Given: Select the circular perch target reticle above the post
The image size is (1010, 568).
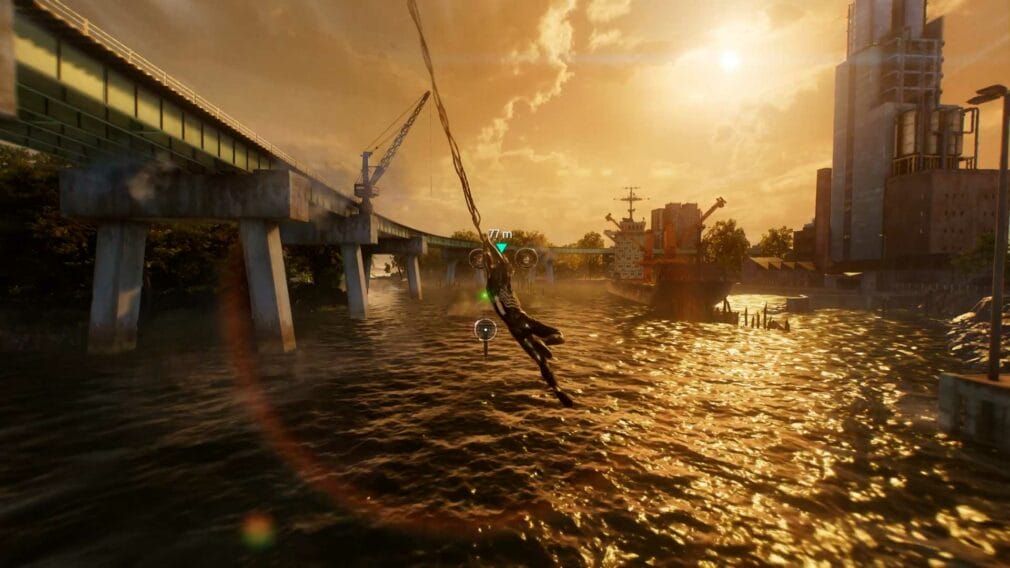Looking at the screenshot, I should 485,327.
